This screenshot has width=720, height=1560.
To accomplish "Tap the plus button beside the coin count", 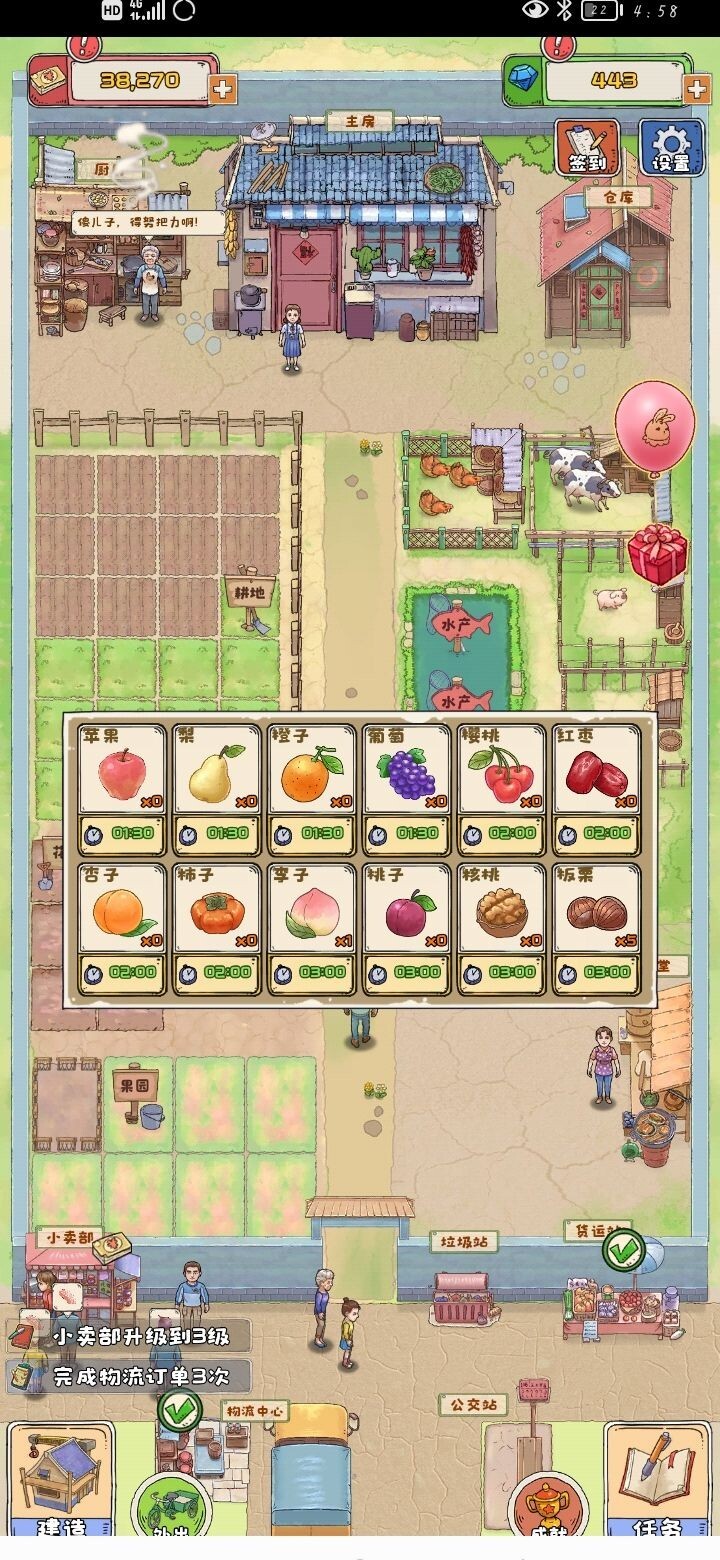I will click(222, 89).
